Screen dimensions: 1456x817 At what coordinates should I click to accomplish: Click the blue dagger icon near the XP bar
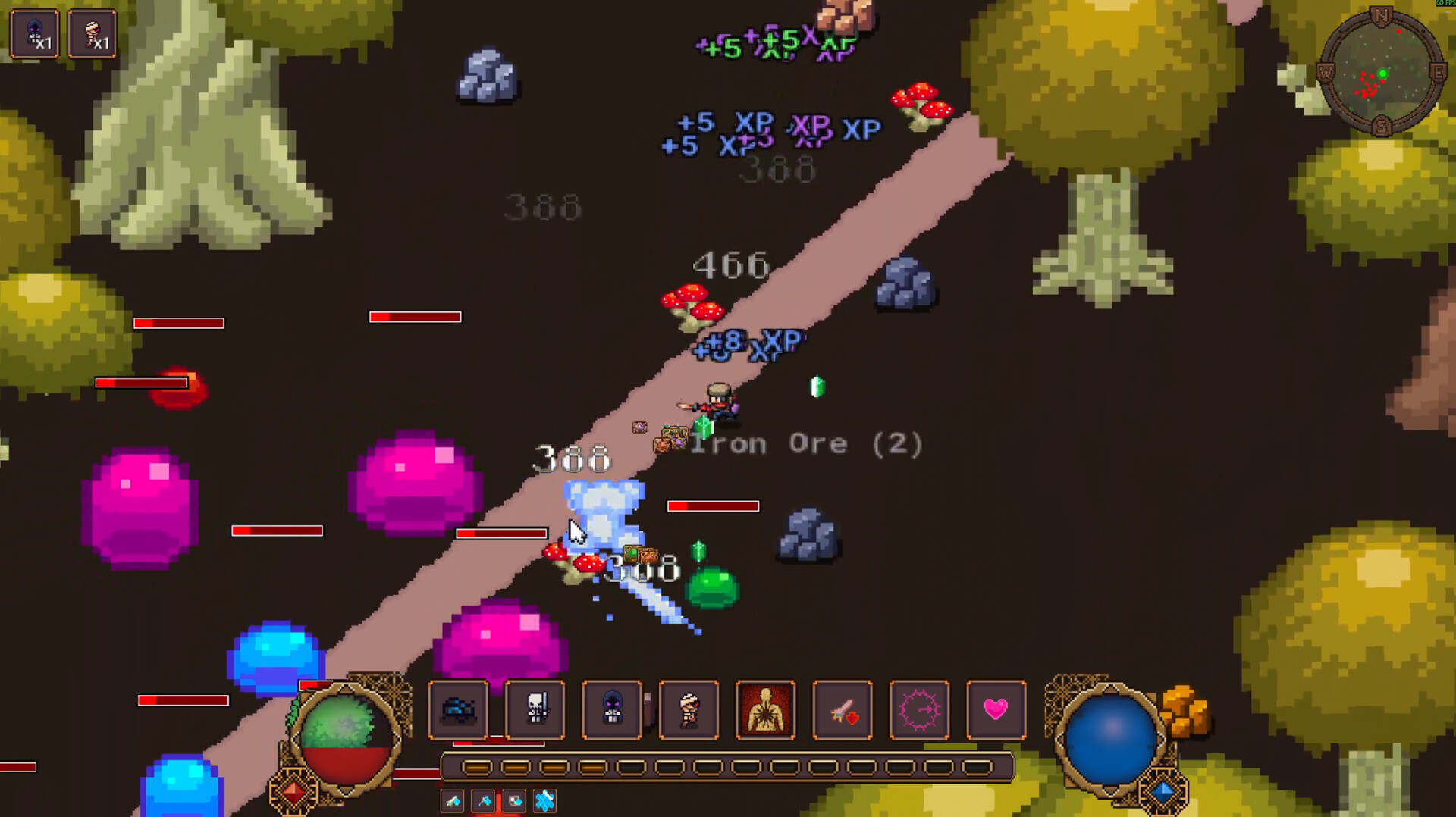(x=483, y=801)
